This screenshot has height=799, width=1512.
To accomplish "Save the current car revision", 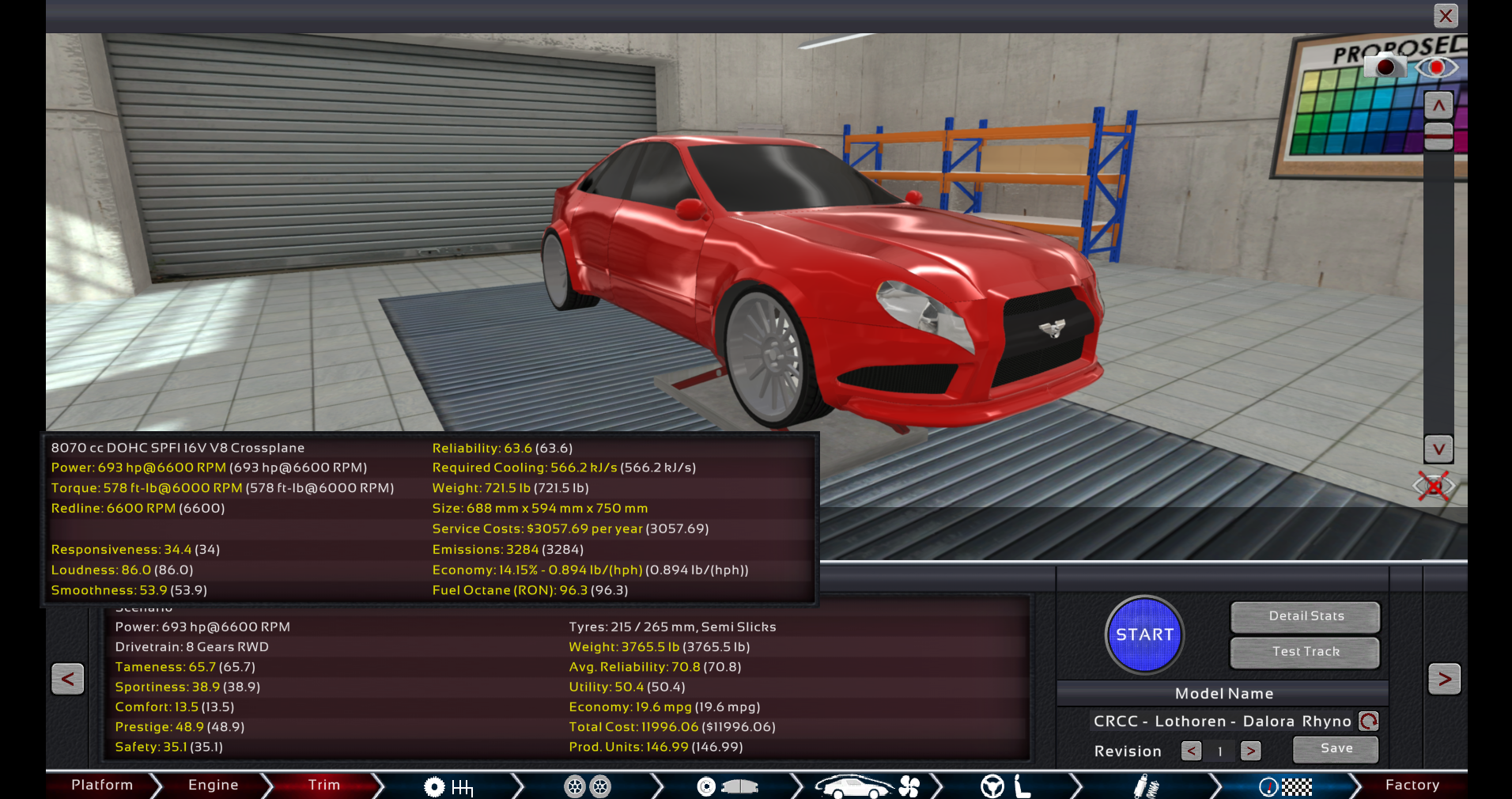I will point(1336,748).
